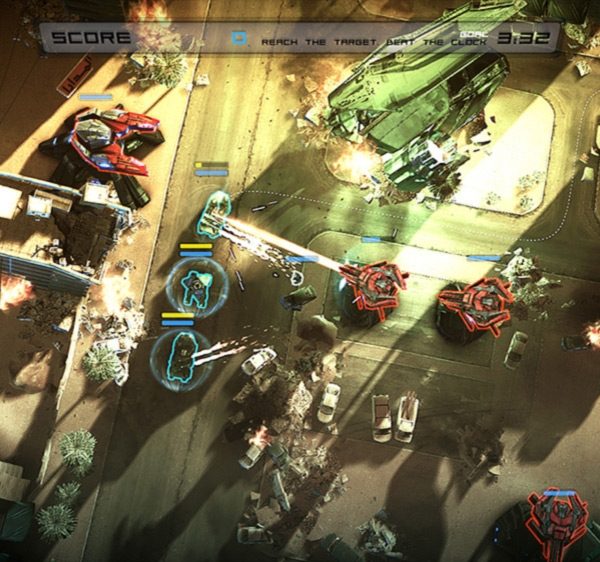Select the blue objective icon in top bar
The height and width of the screenshot is (562, 600).
point(239,39)
